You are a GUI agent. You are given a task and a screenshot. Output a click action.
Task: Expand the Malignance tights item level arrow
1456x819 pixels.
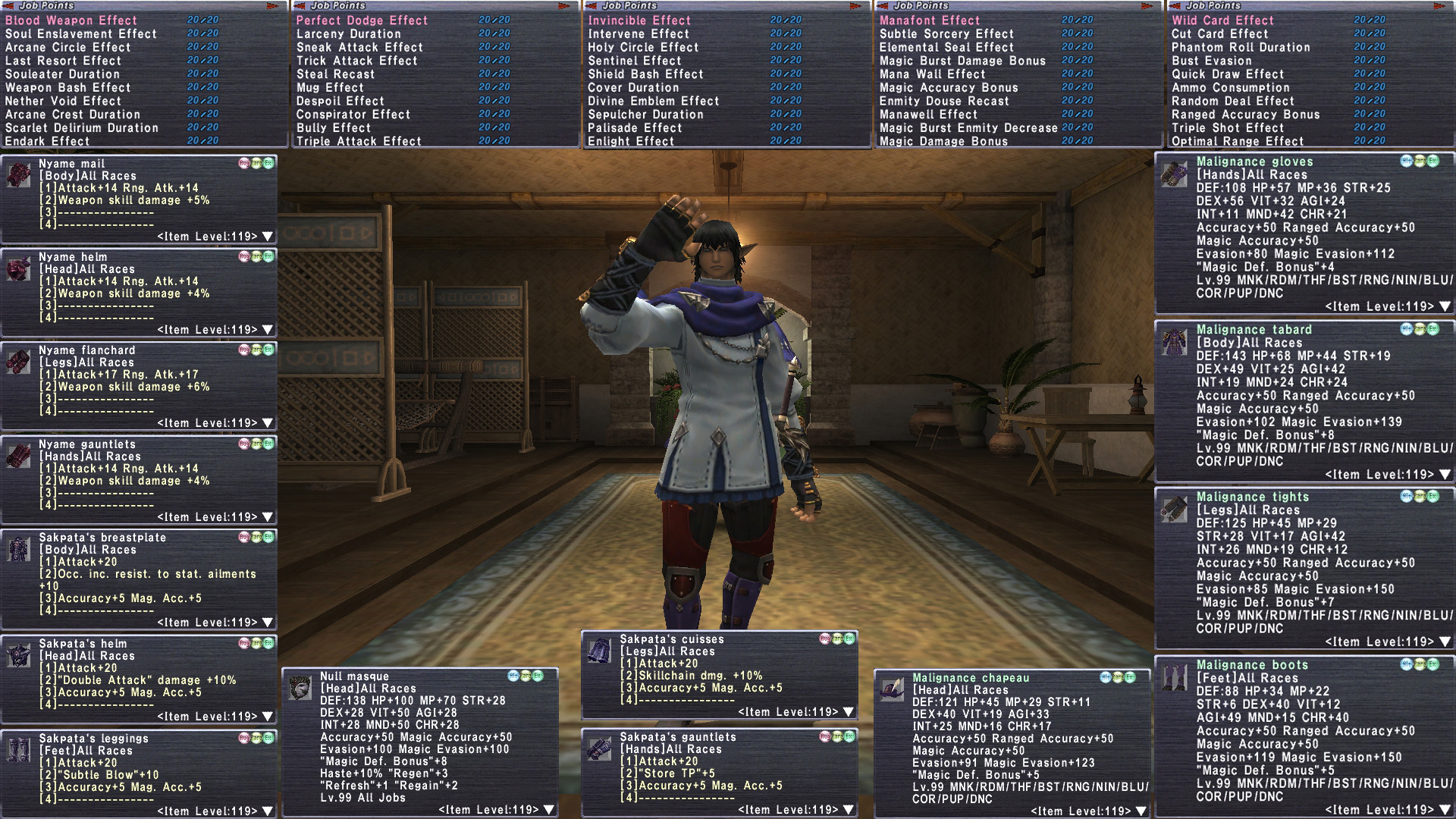pos(1444,642)
